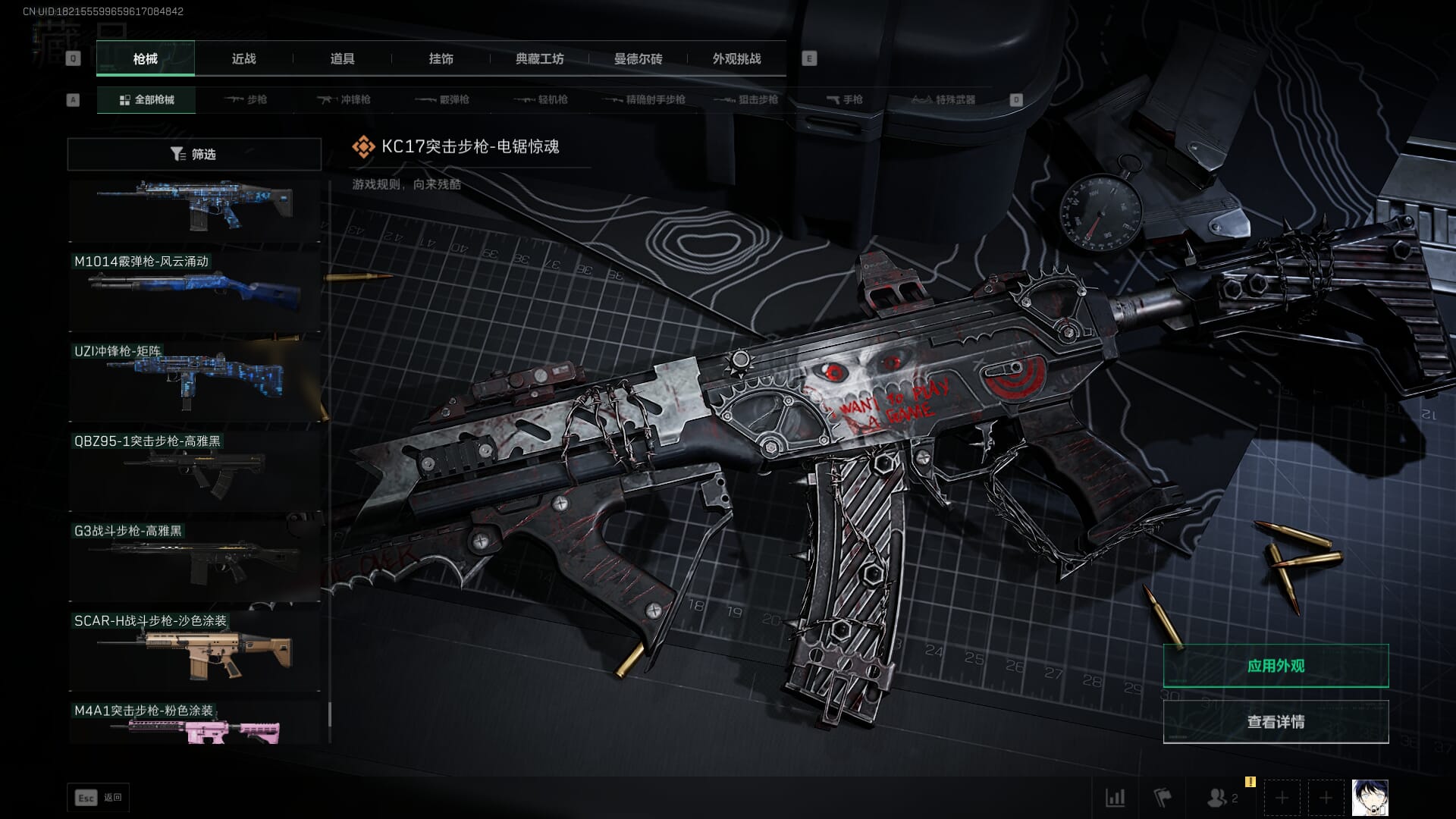The image size is (1456, 819).
Task: Apply the skin with 应用外观 button
Action: (1276, 666)
